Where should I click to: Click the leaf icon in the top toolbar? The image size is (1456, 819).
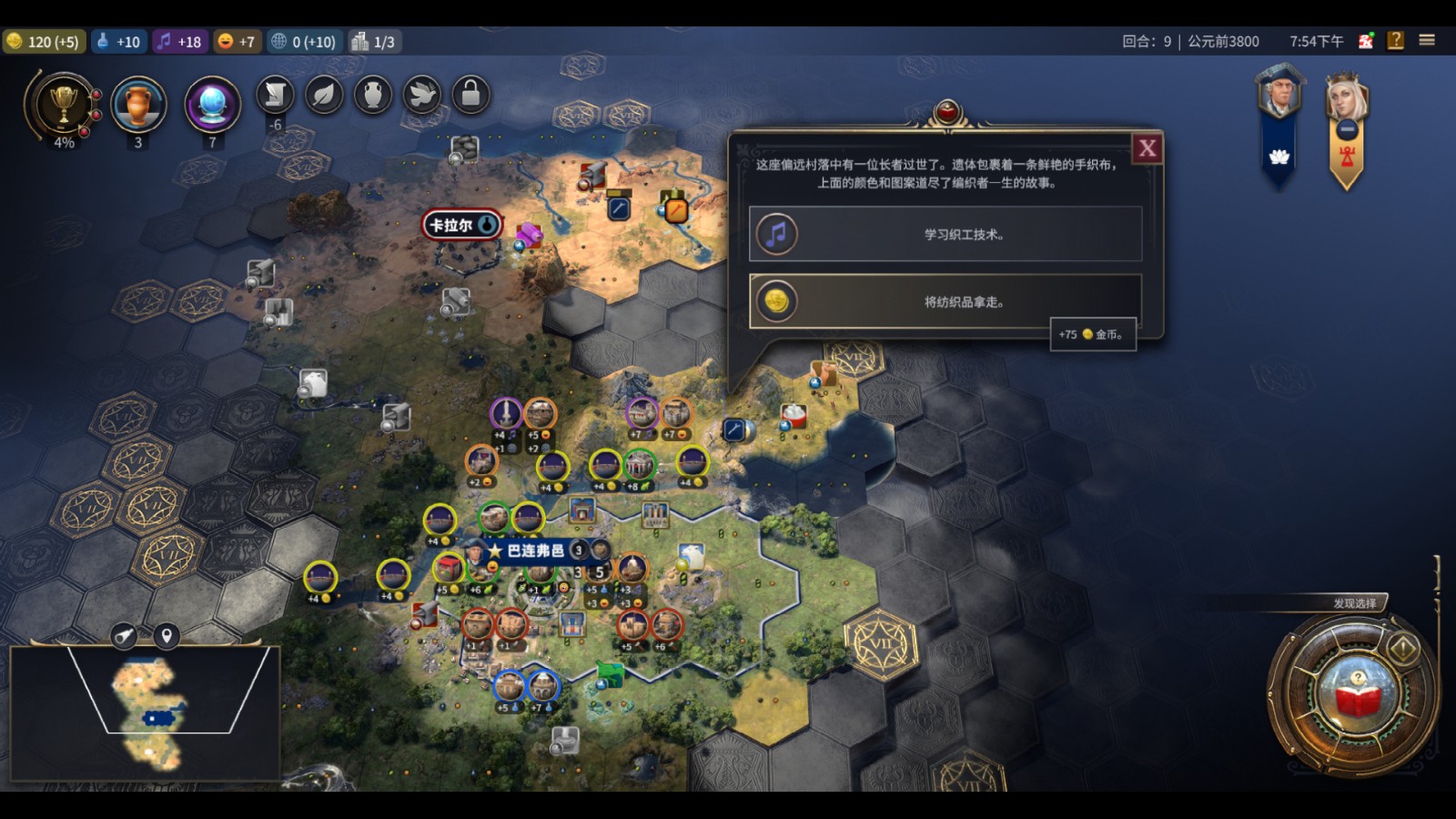pos(325,95)
